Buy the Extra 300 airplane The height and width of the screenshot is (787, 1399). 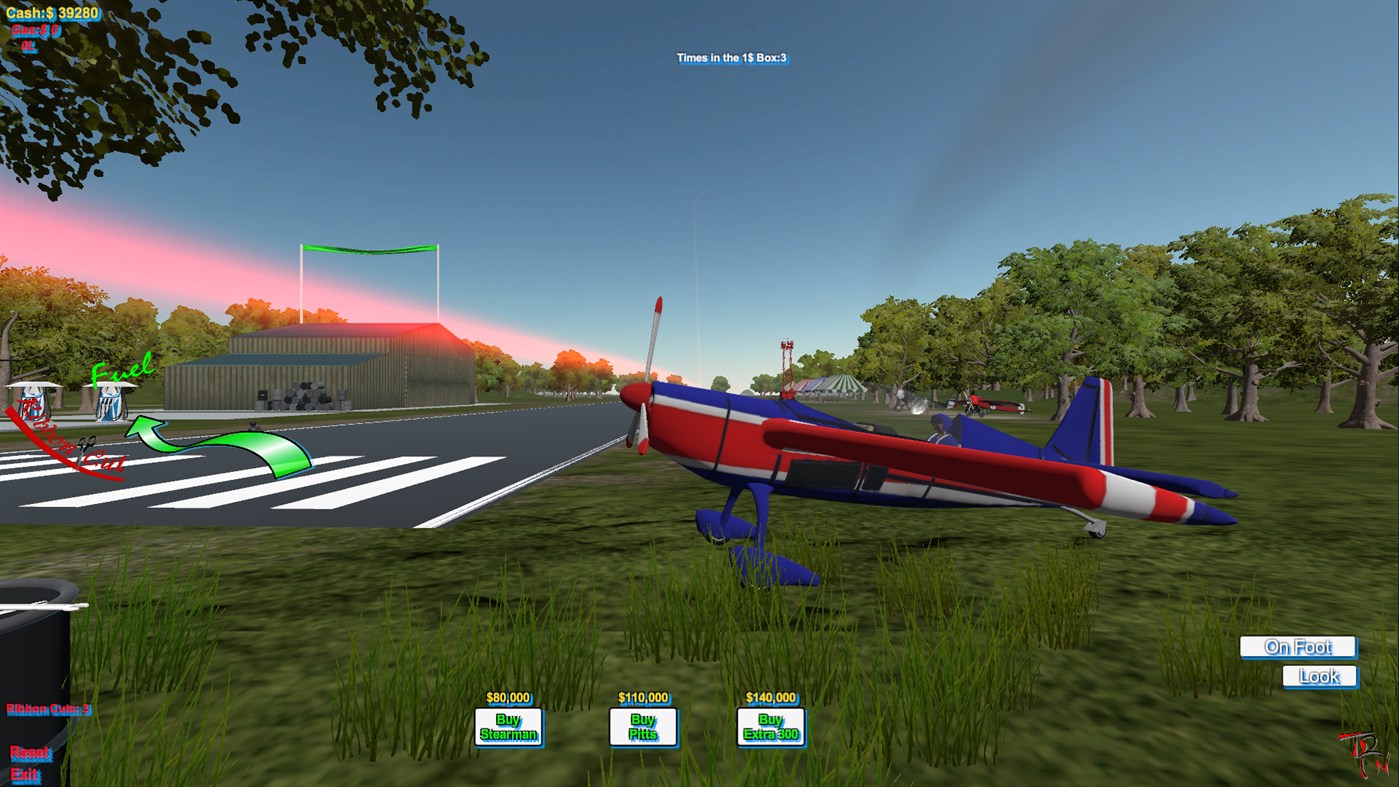click(770, 724)
